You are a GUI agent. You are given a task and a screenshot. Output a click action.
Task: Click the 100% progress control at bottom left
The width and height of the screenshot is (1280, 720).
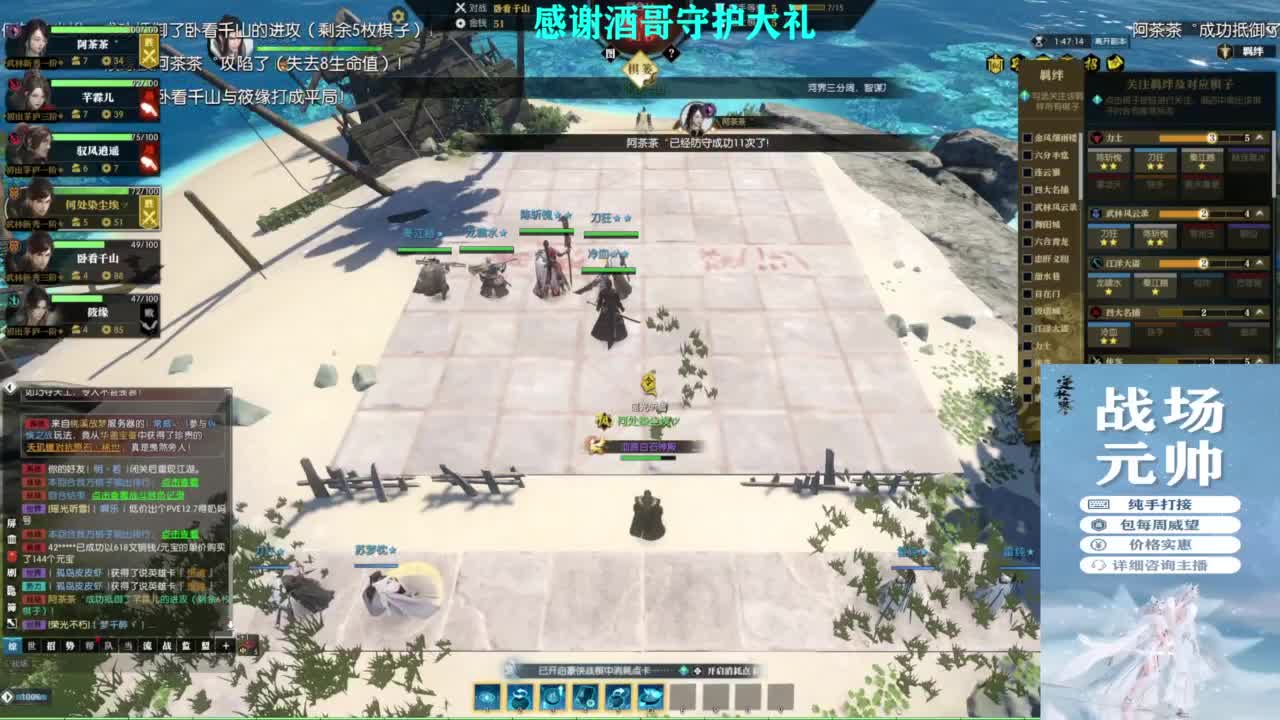coord(30,697)
